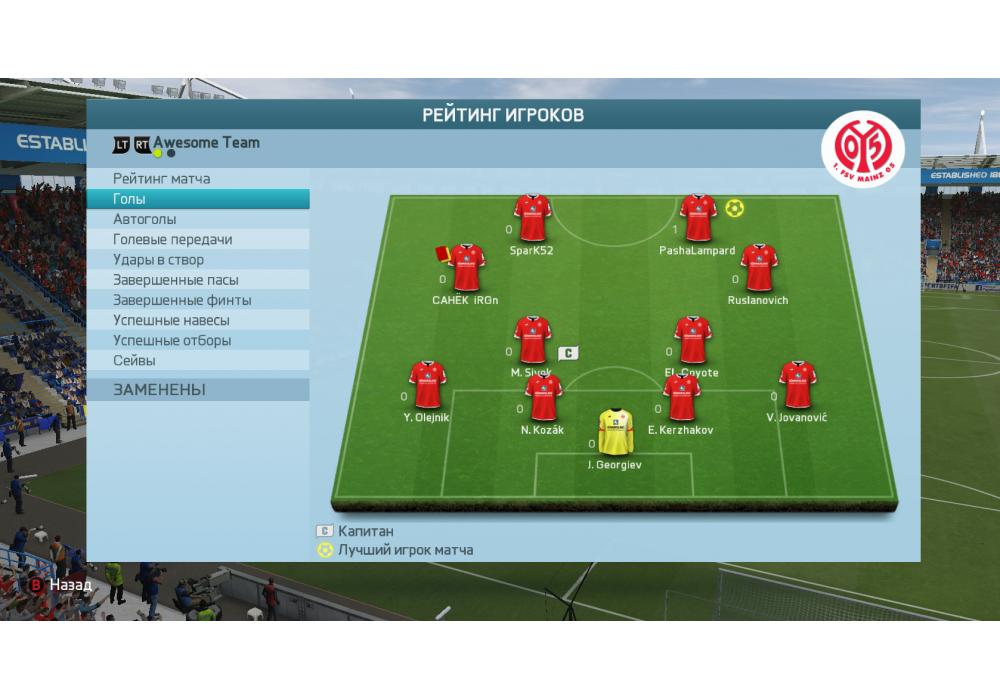Choose E. Kerzhakov's player shirt
Viewport: 1000px width, 700px height.
tap(681, 398)
